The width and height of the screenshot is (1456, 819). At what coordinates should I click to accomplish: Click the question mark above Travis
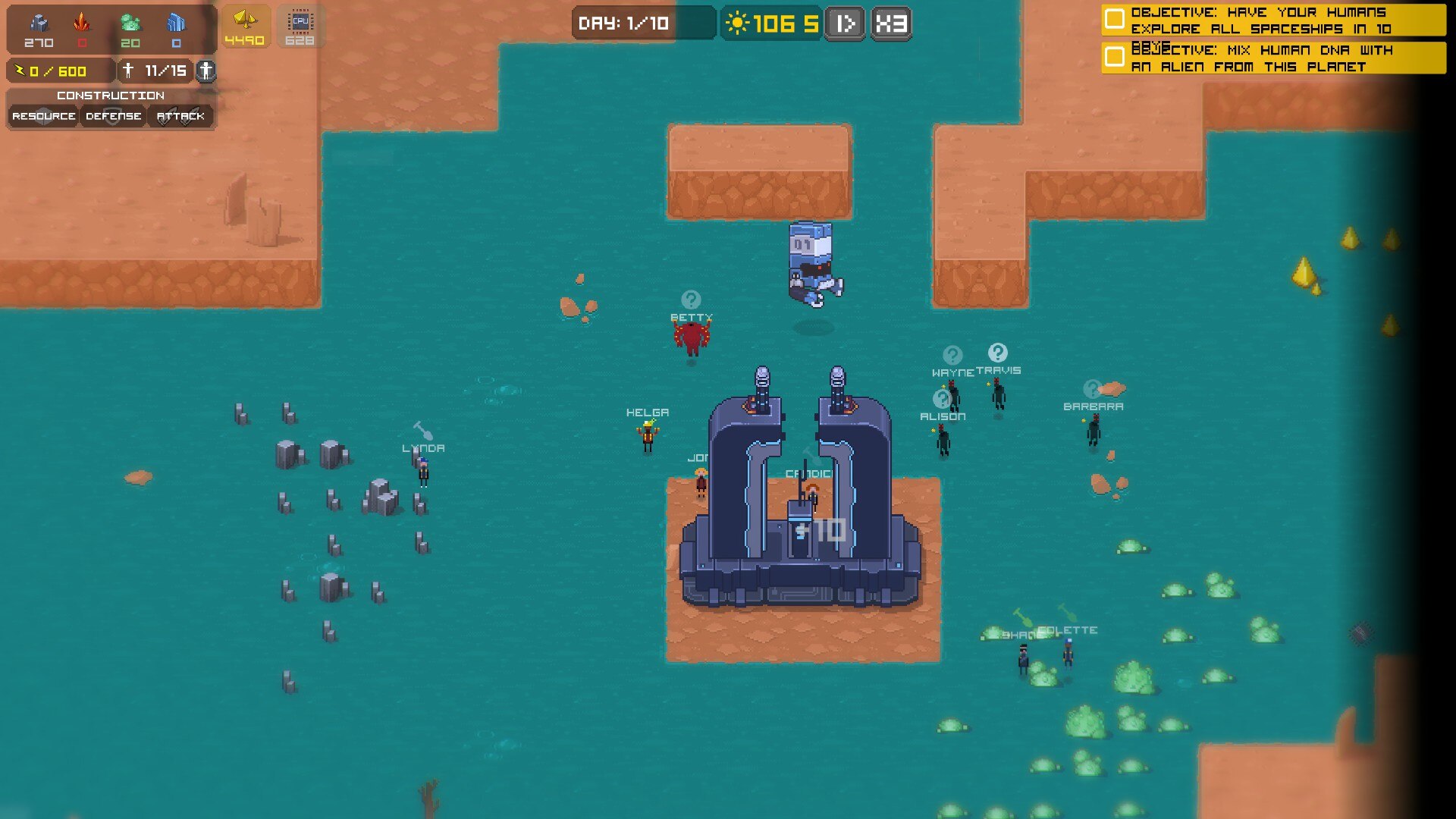(x=997, y=353)
